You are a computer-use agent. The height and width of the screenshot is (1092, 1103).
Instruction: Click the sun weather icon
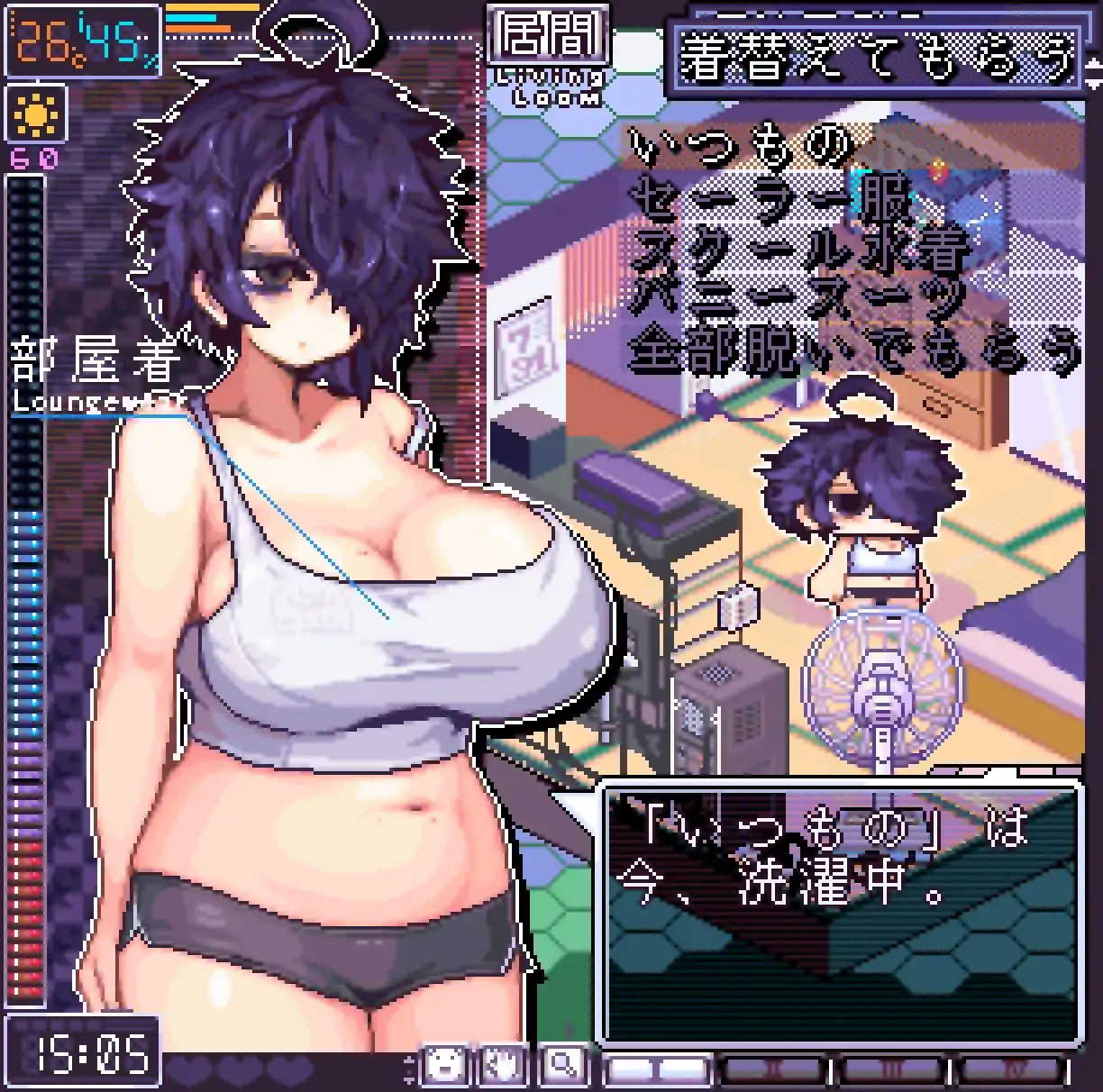point(36,114)
